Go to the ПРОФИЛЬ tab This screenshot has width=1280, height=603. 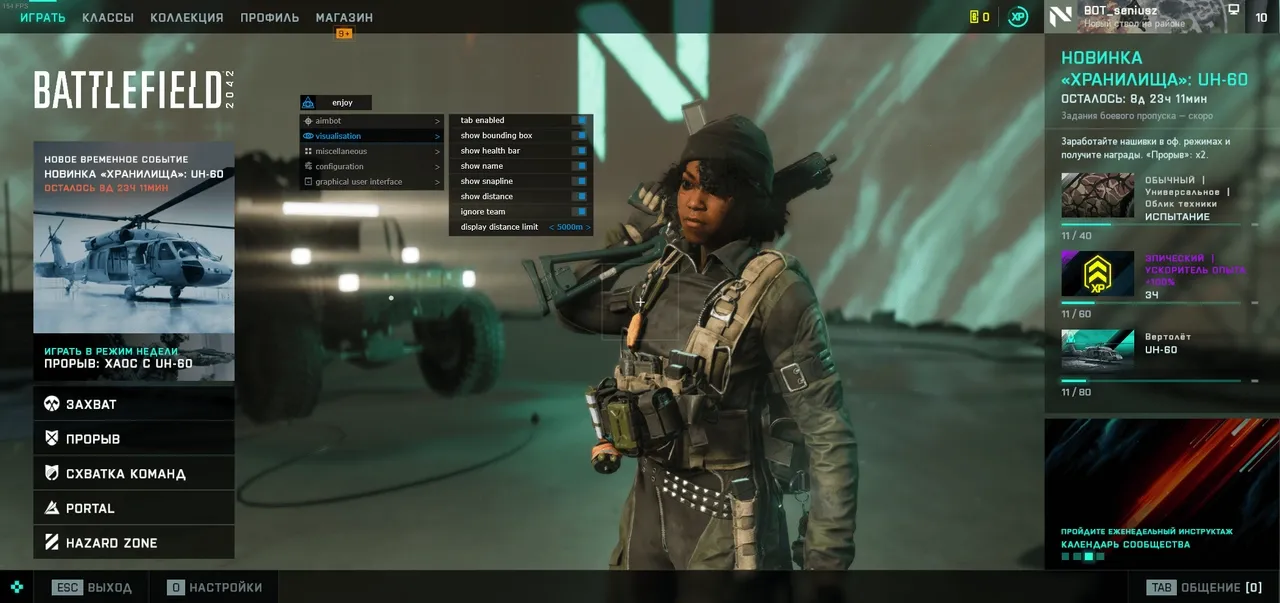click(269, 18)
